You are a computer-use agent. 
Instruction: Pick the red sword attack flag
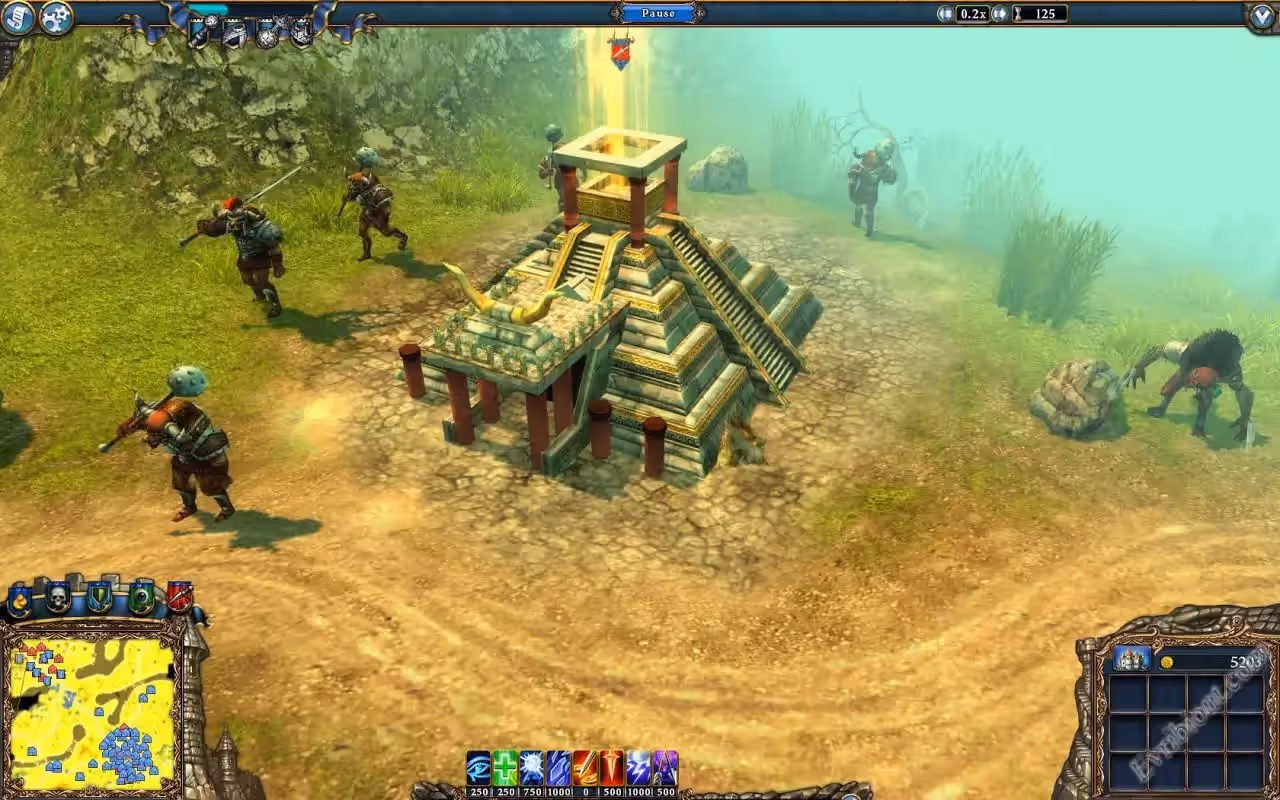[179, 597]
